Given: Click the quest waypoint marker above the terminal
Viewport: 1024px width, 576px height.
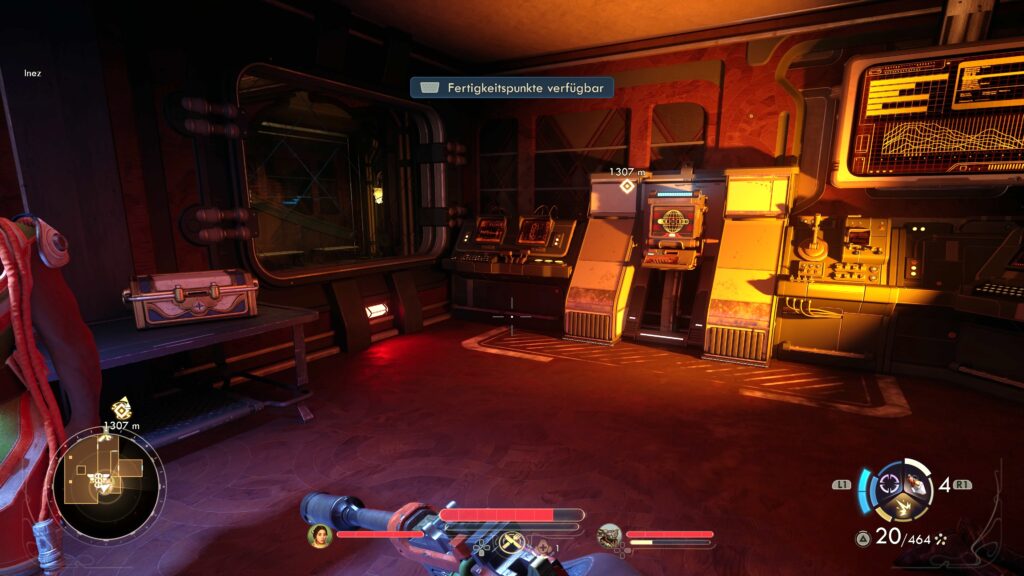Looking at the screenshot, I should tap(627, 186).
